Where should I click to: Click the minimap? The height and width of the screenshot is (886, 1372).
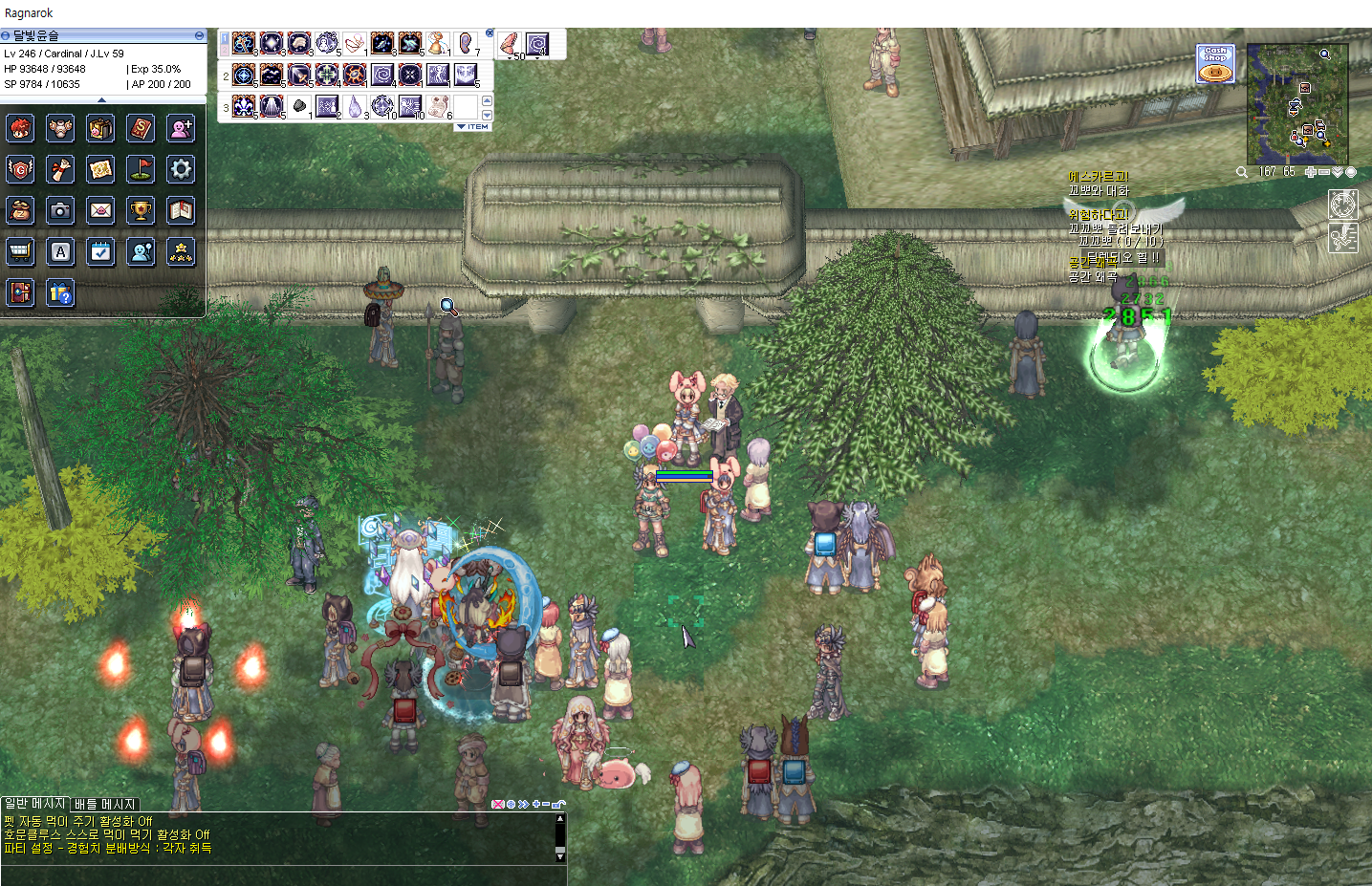point(1297,104)
